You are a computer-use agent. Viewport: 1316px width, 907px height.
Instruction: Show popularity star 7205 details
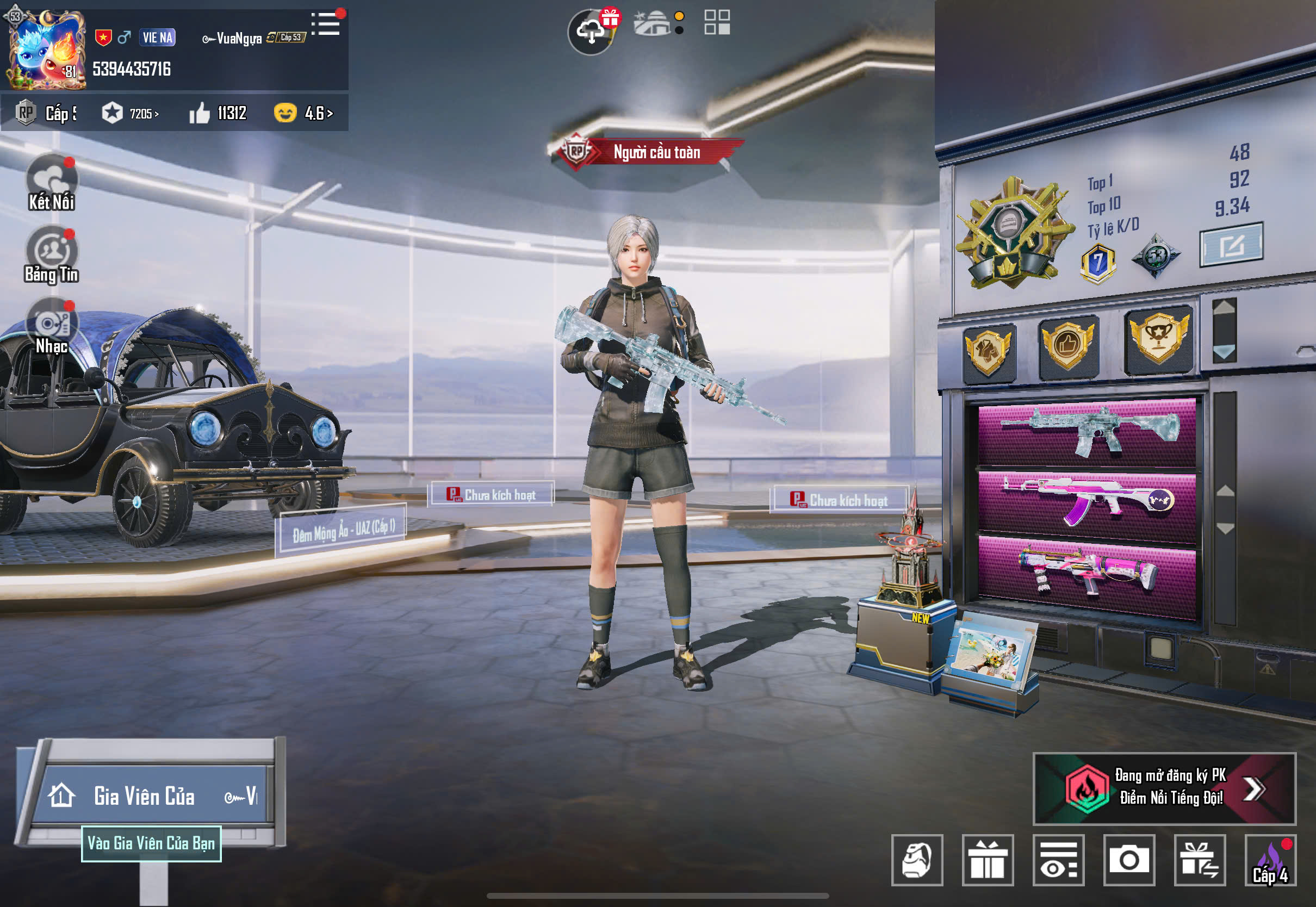pos(131,114)
